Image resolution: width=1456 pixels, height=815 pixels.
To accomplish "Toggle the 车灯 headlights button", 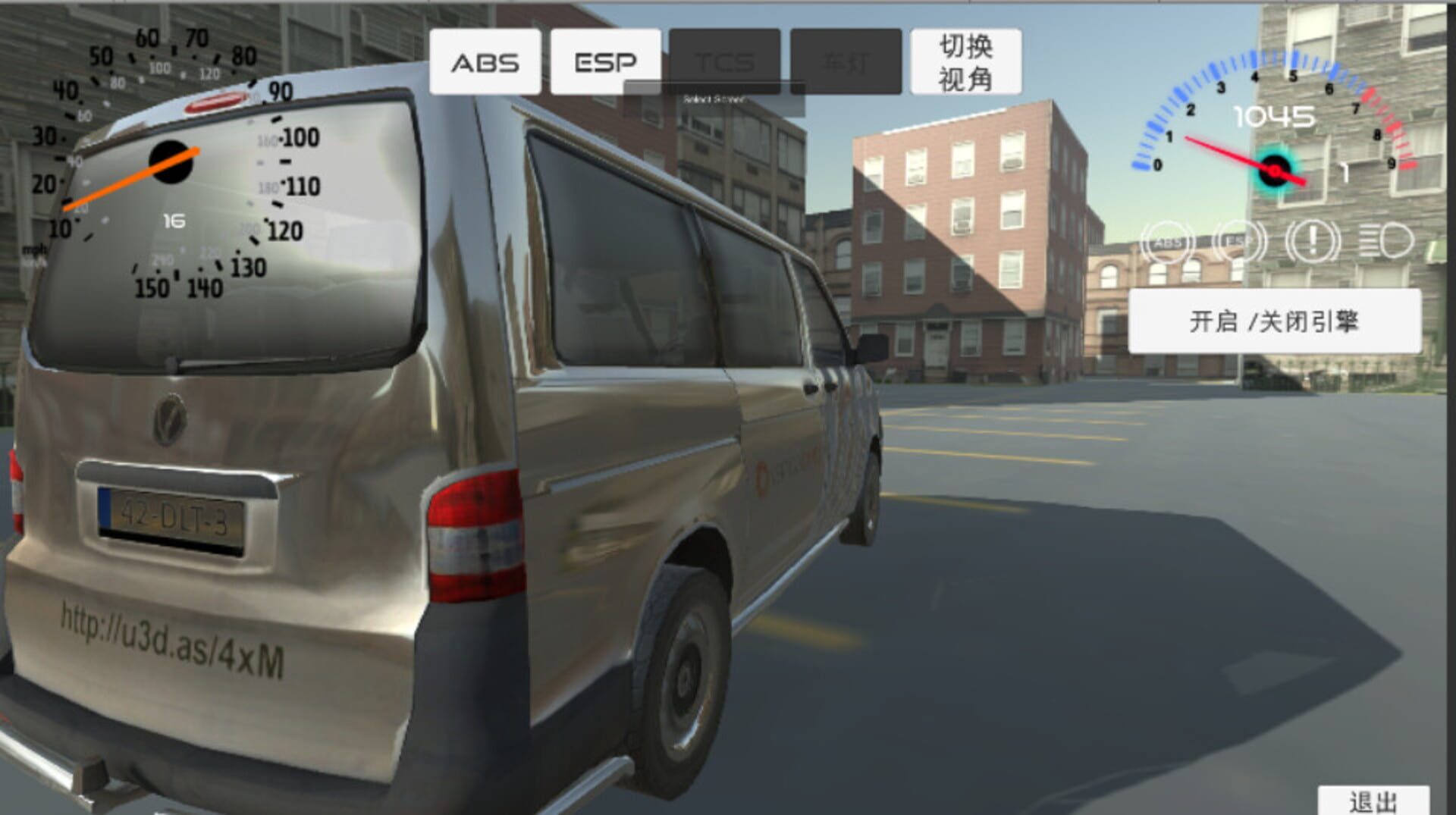I will [x=845, y=61].
